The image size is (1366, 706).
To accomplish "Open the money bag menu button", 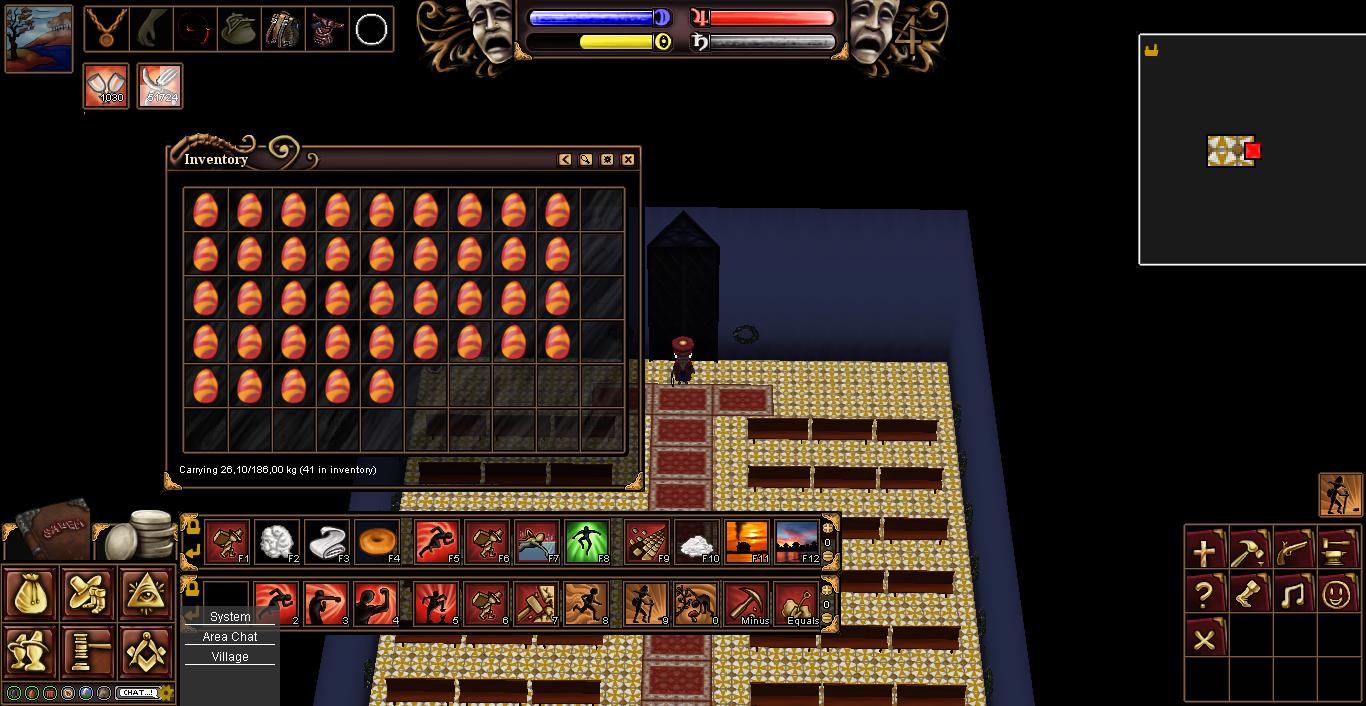I will [x=30, y=594].
